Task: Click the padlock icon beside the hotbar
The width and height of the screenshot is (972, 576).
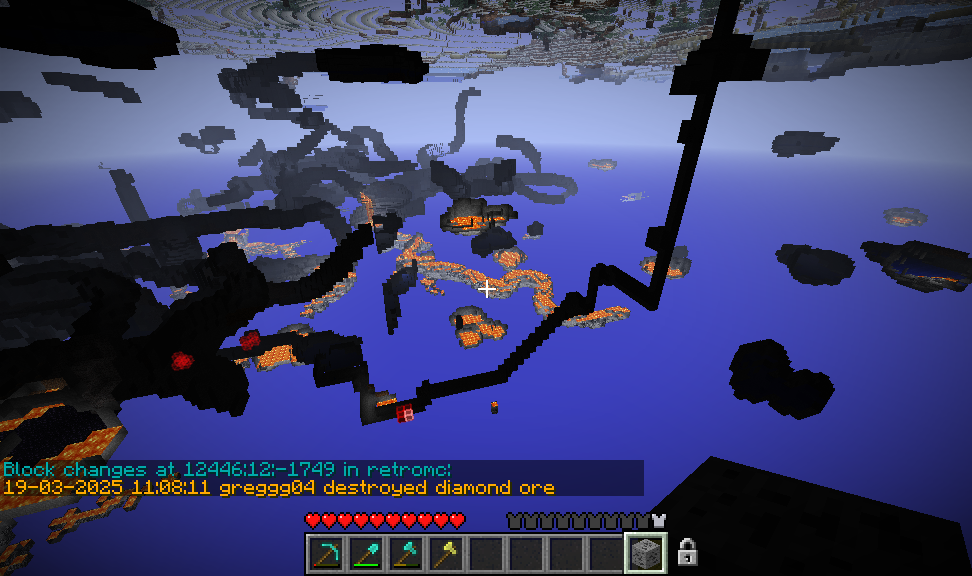Action: (687, 551)
